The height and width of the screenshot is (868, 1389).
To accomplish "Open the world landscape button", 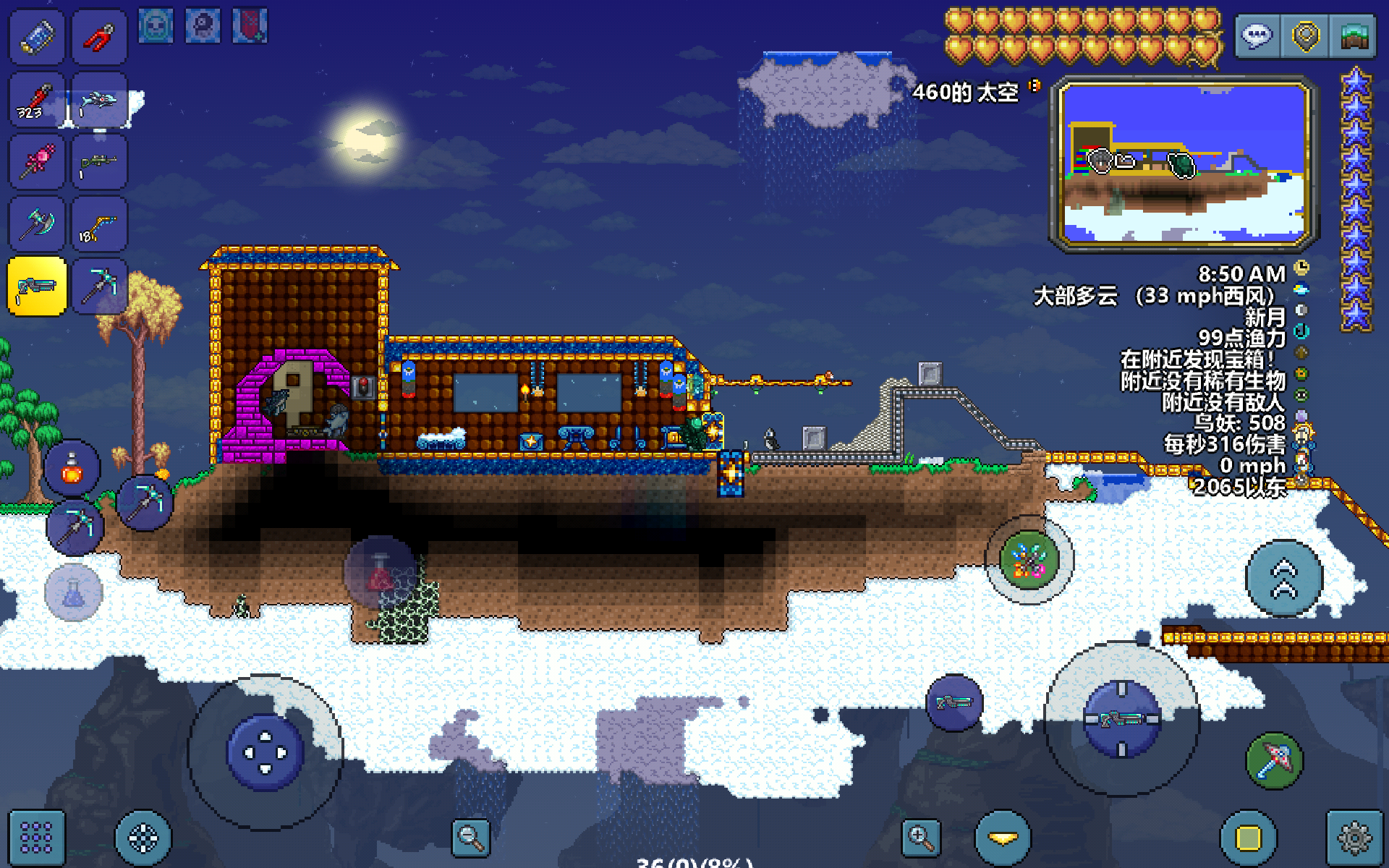I will pos(1353,36).
